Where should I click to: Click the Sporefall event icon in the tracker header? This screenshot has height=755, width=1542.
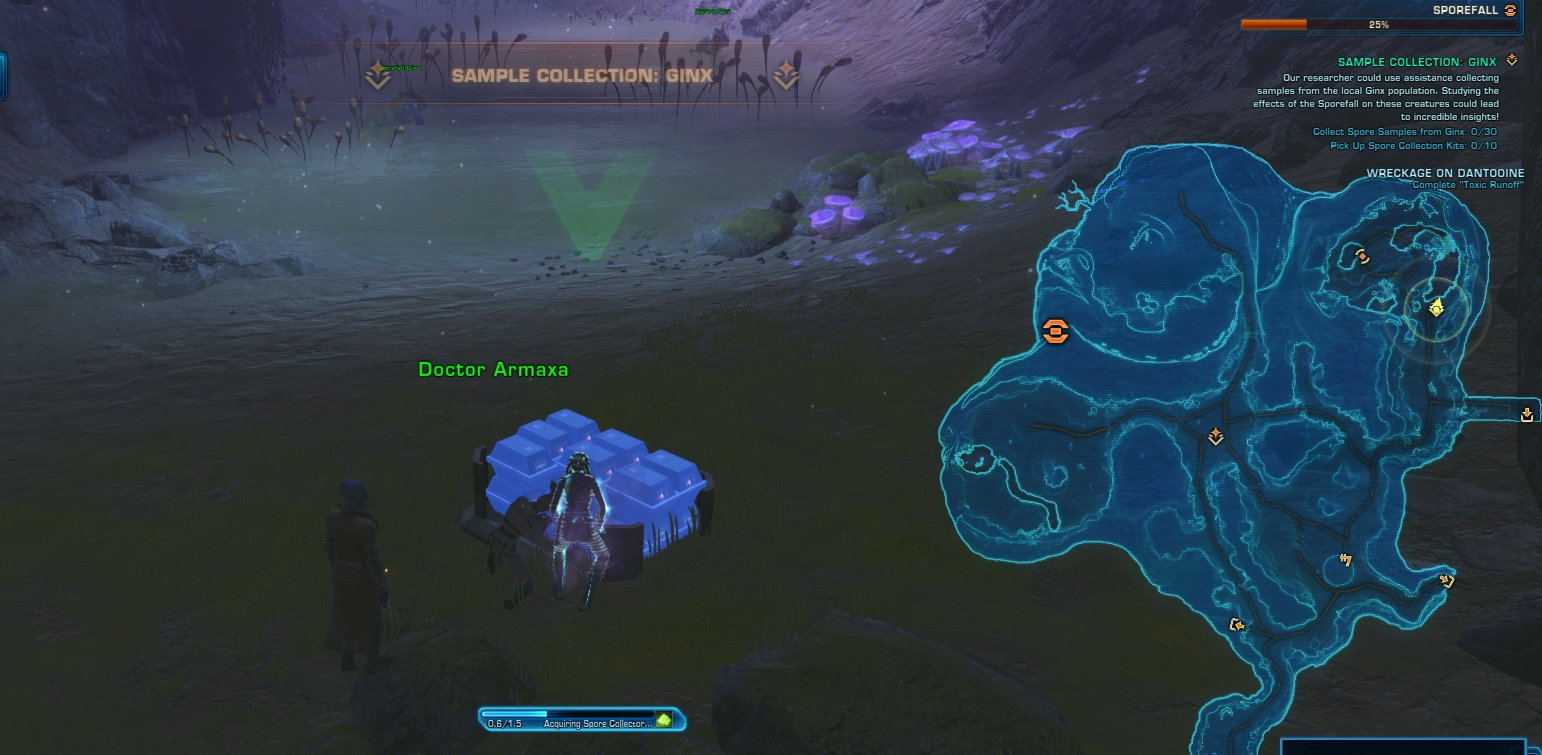[1510, 10]
